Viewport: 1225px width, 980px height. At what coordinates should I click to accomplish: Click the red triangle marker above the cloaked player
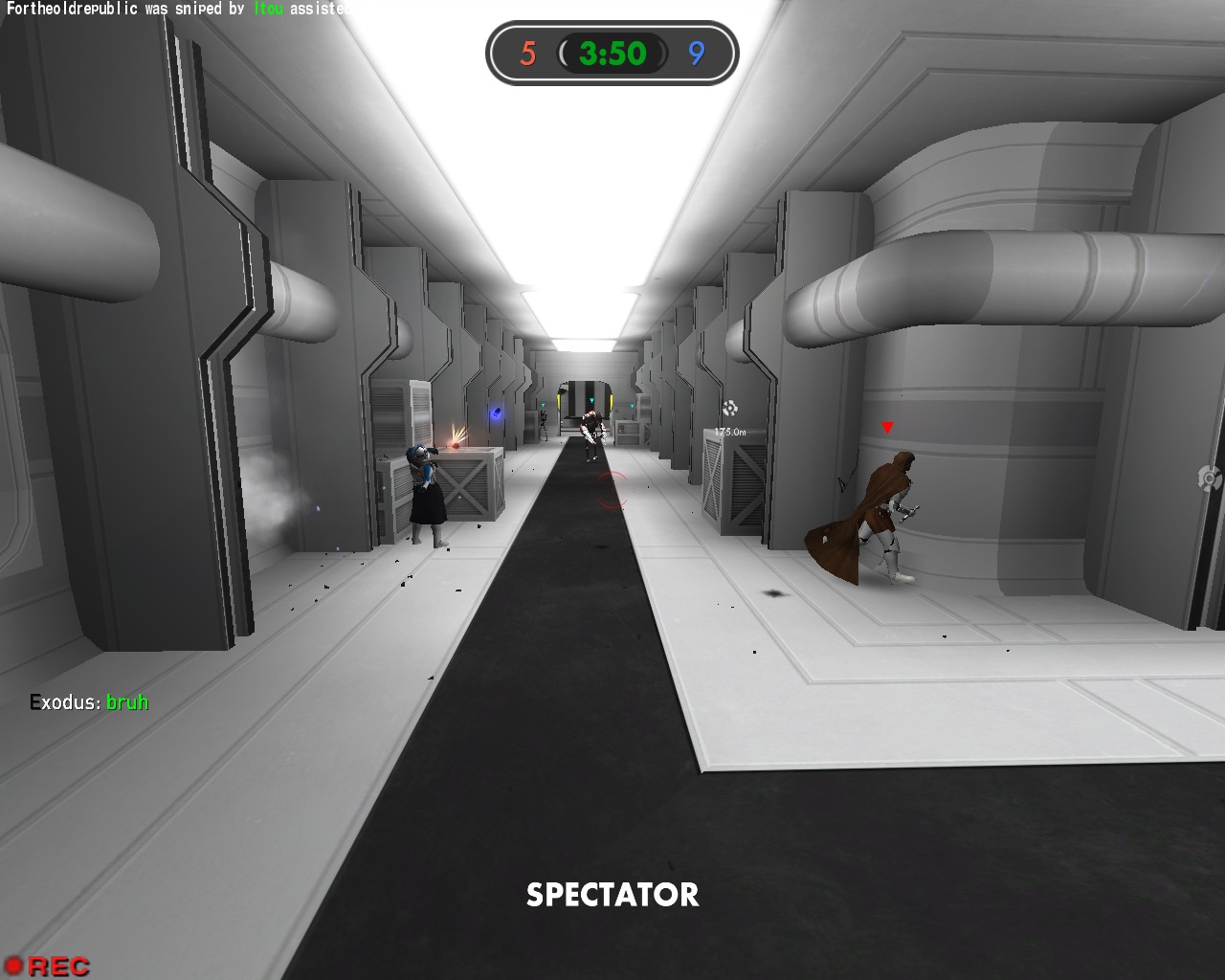click(887, 428)
